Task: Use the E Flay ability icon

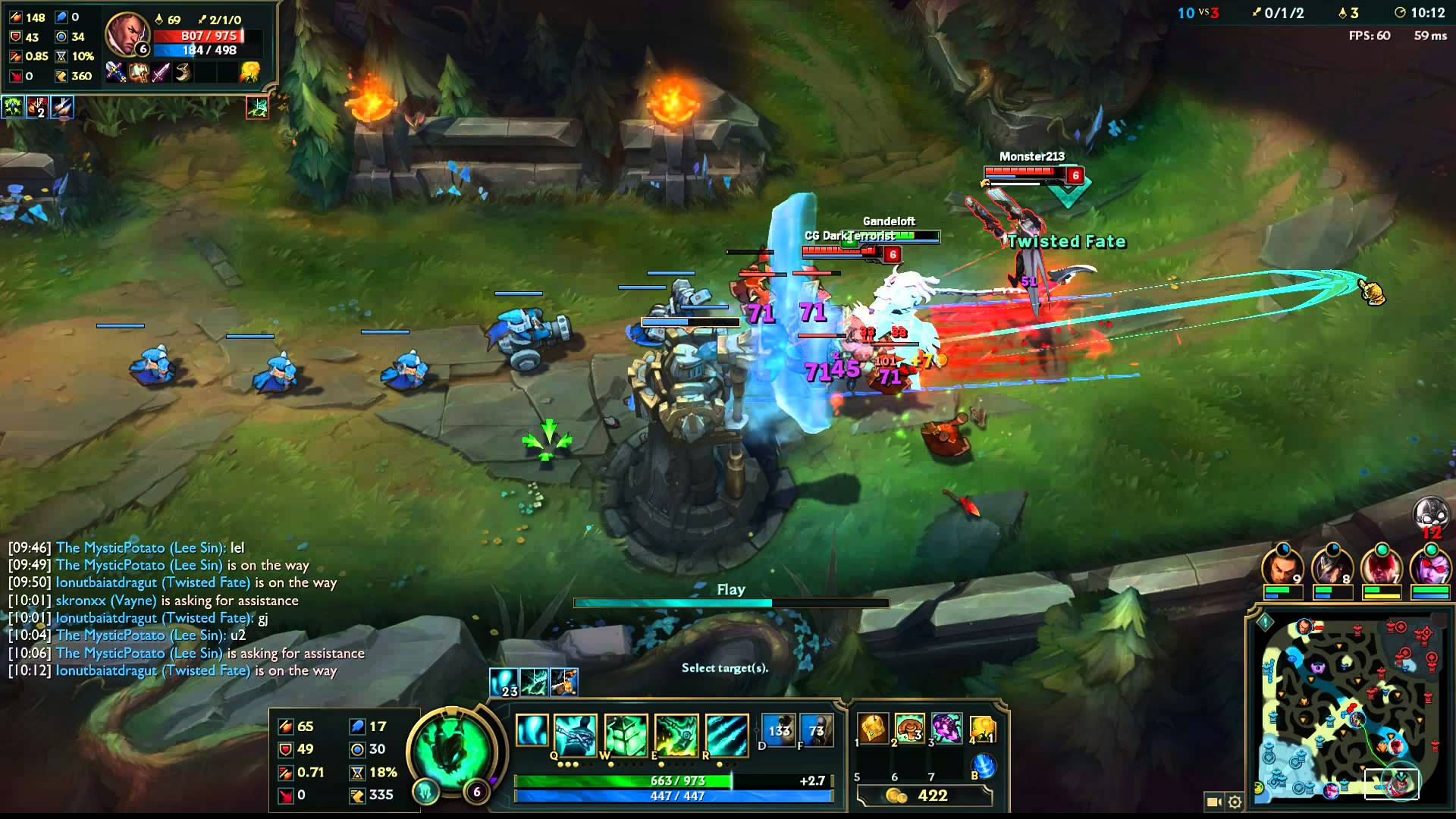Action: pos(676,733)
